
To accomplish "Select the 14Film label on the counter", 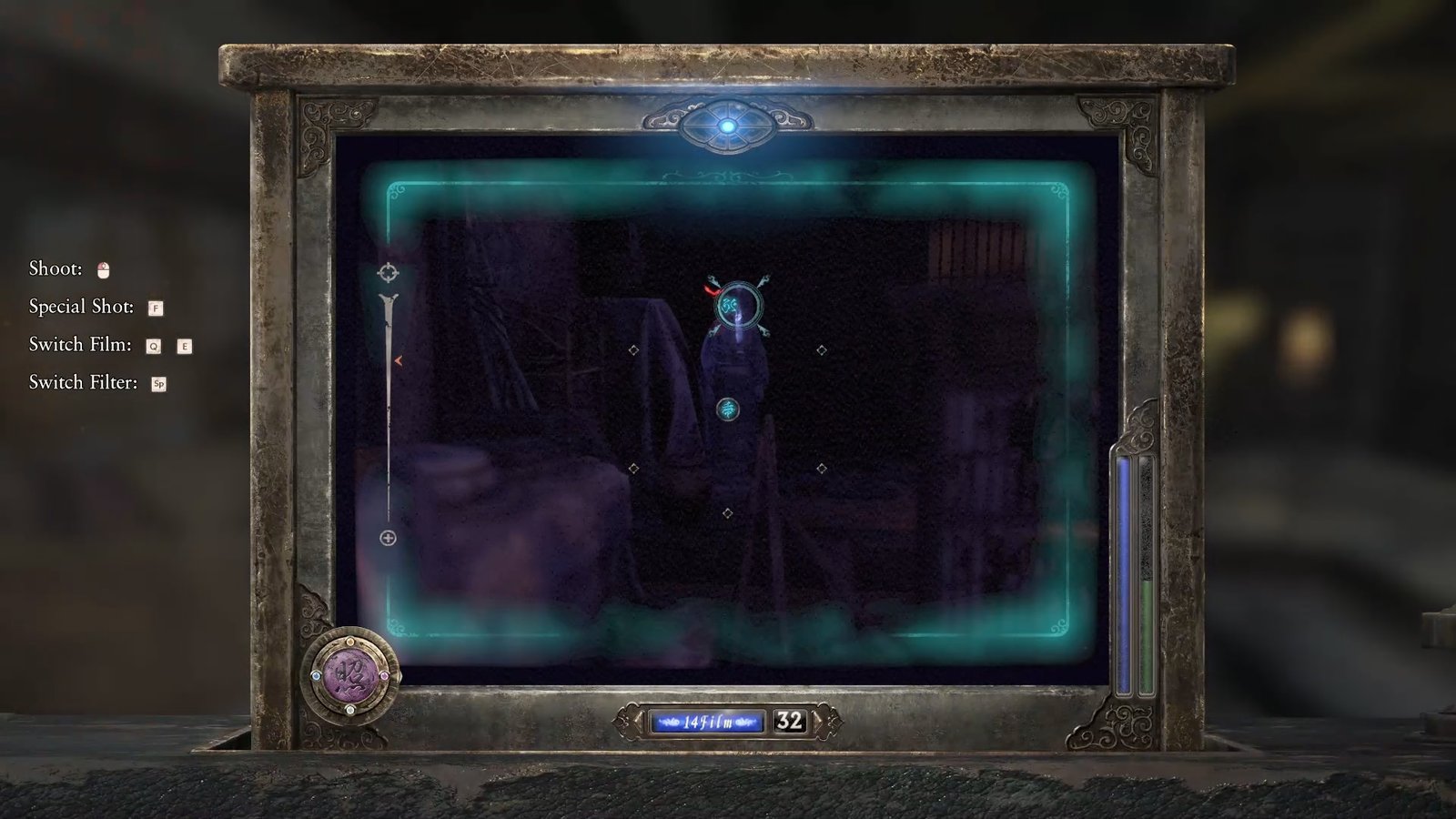I will pyautogui.click(x=708, y=721).
